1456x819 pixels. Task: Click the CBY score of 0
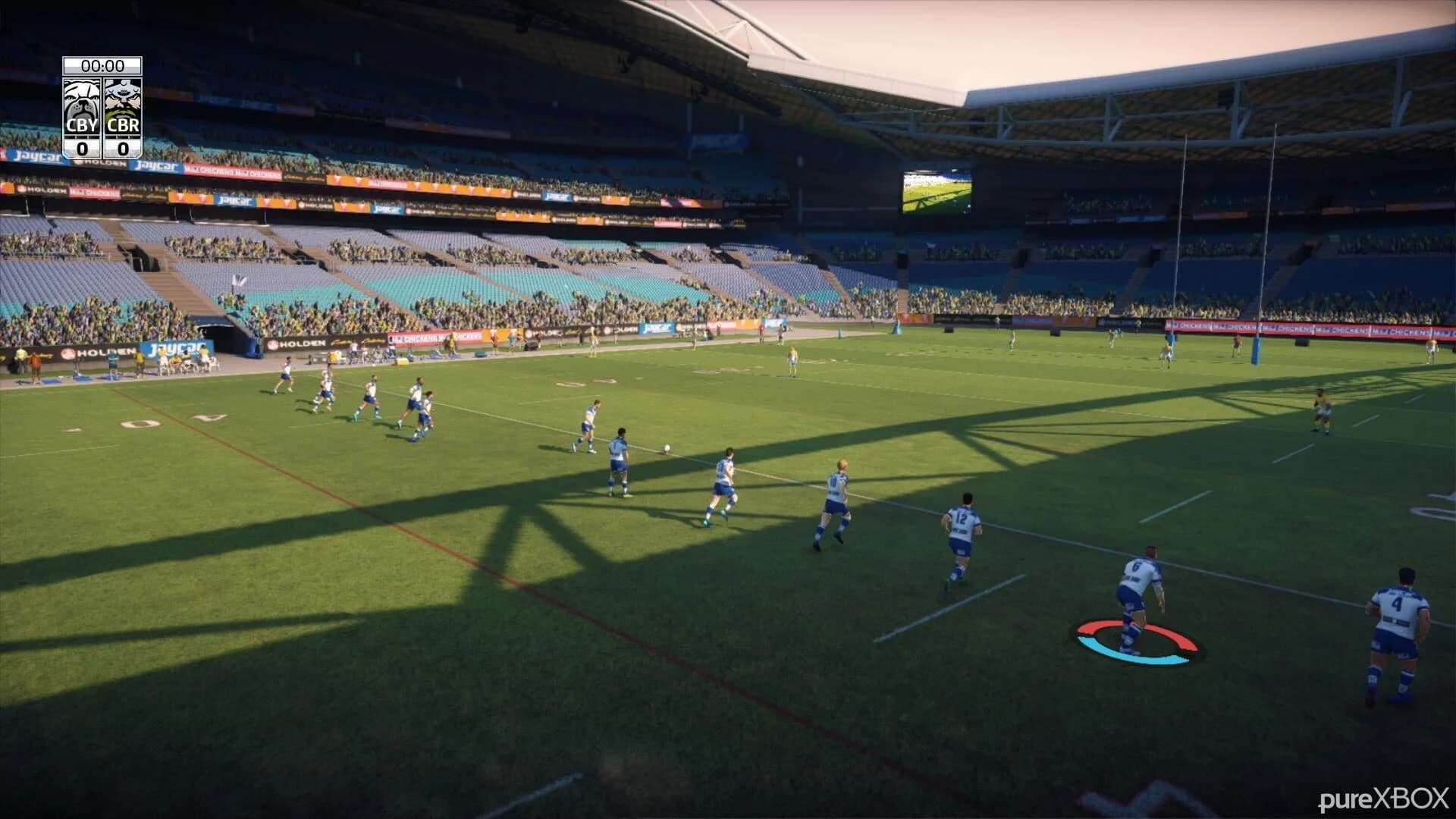[x=81, y=148]
